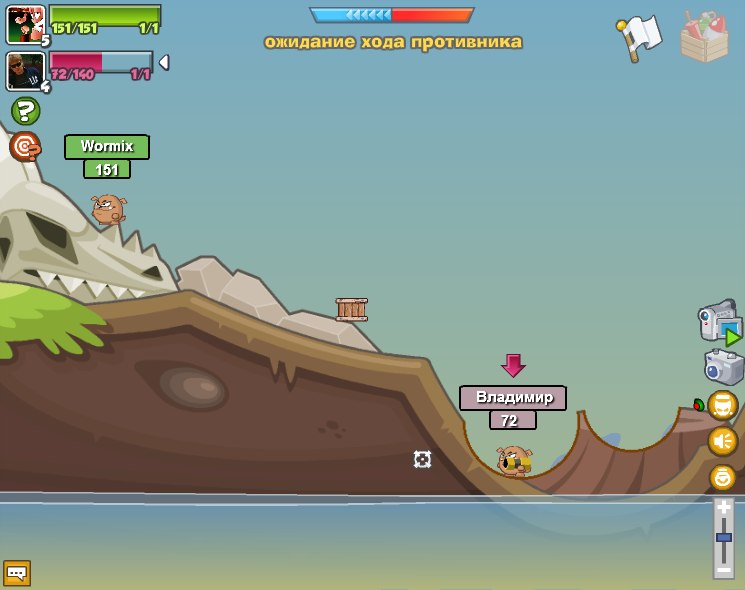Screen dimensions: 745x590
Task: Start video recording with the camcorder icon
Action: (x=719, y=323)
